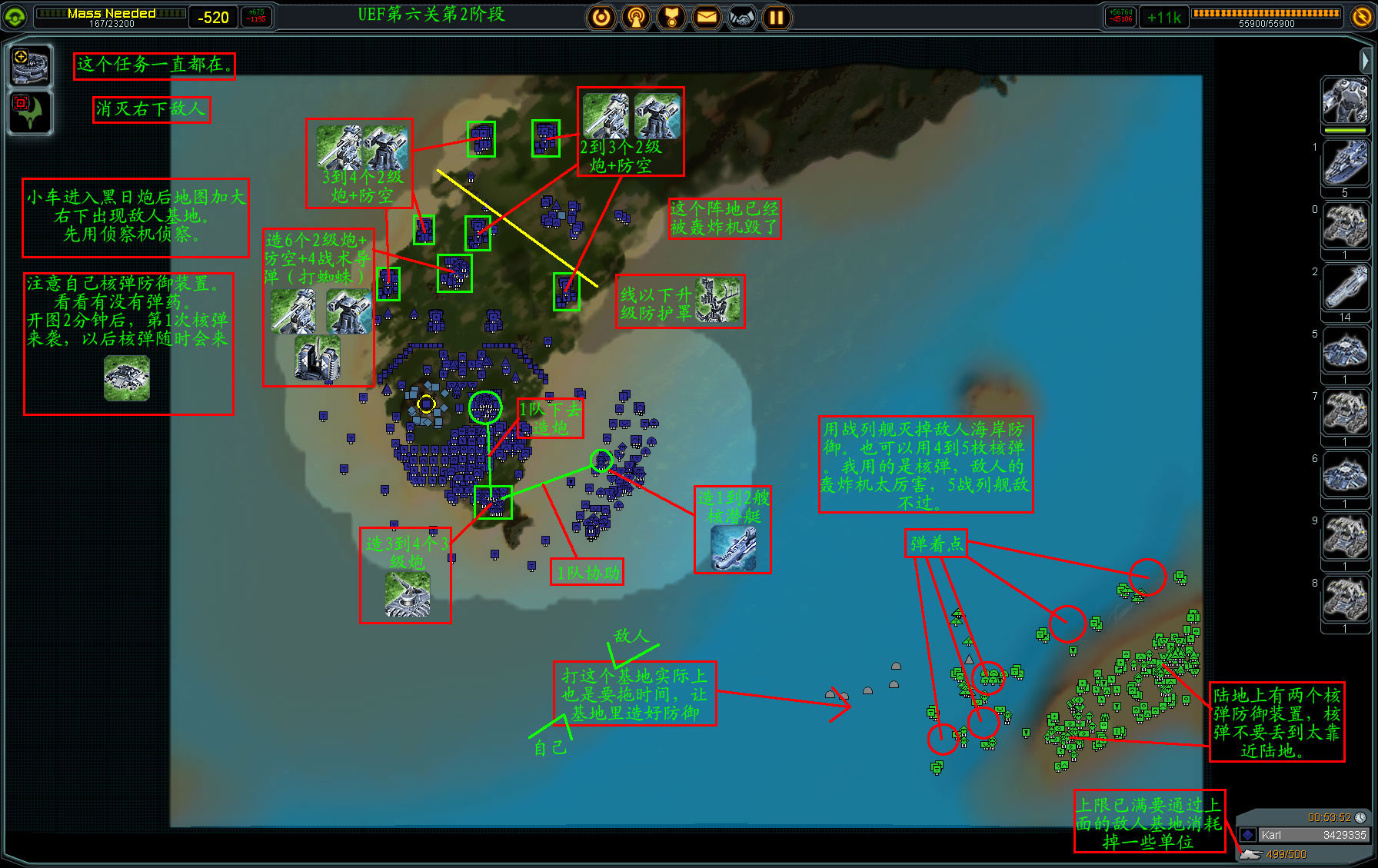Select control group 6 unit icon
The image size is (1378, 868).
(1345, 476)
